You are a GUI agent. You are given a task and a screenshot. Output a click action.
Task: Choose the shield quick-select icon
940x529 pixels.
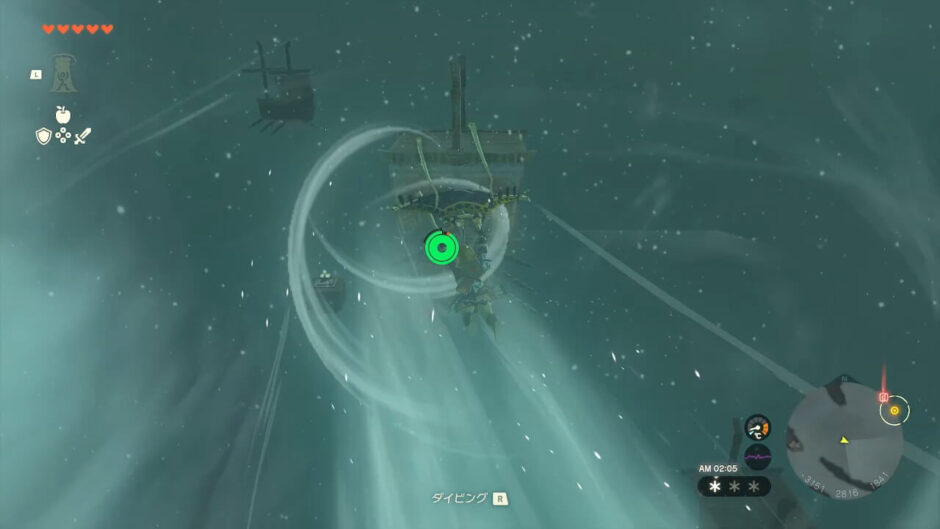pos(43,136)
